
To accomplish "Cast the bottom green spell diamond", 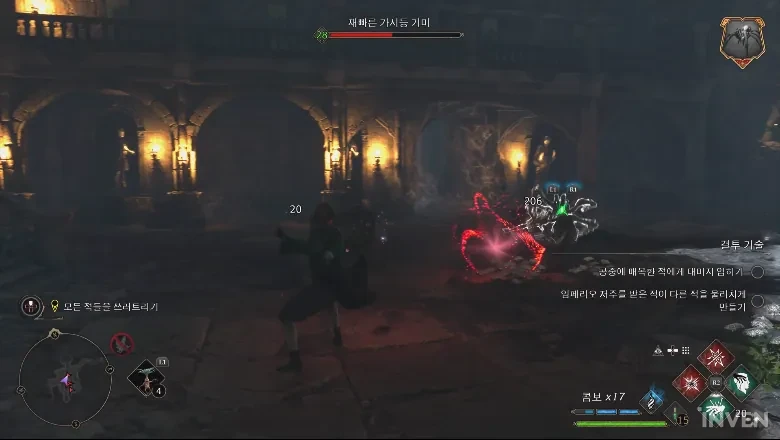I will (716, 407).
